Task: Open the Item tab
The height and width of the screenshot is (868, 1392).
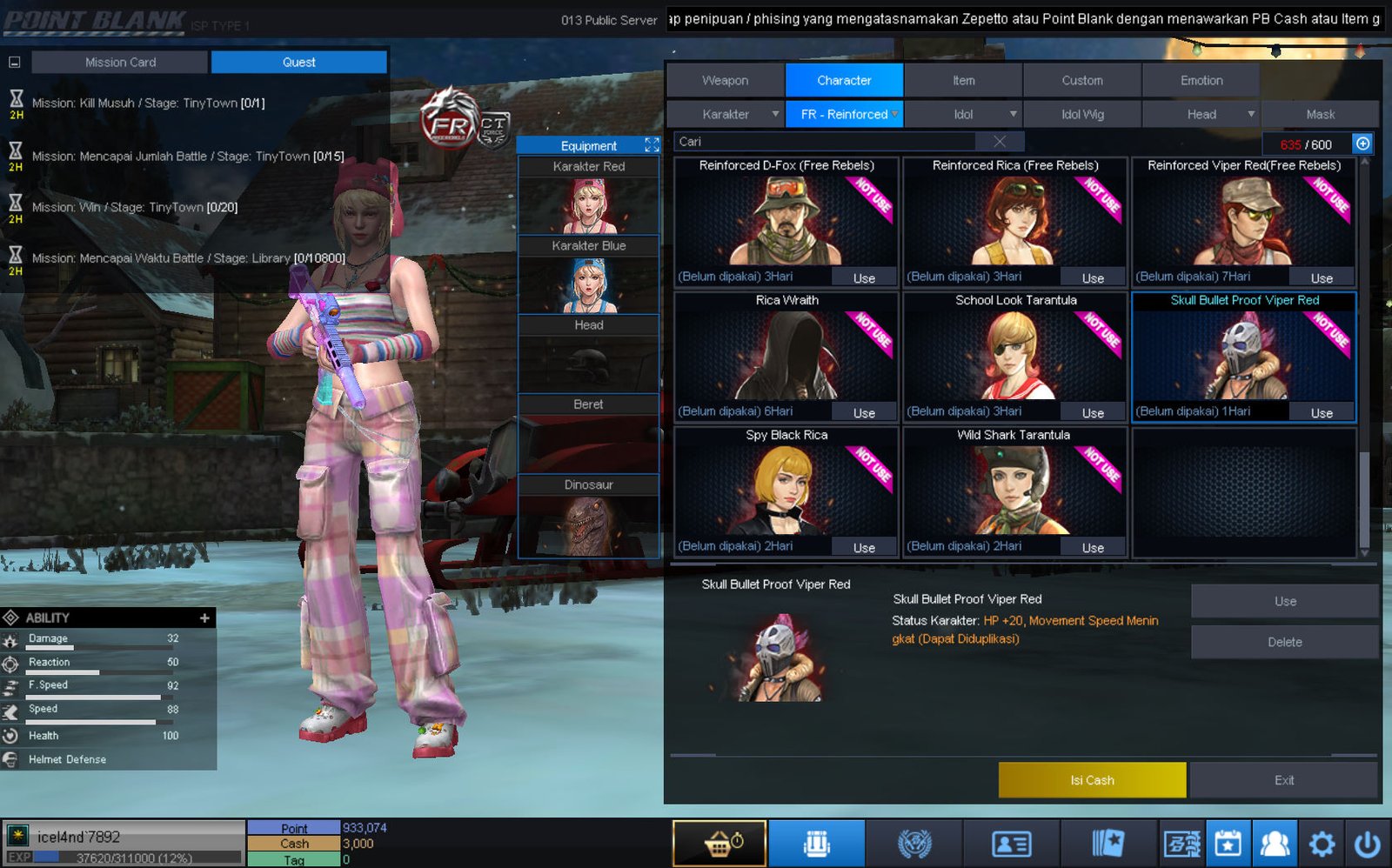Action: click(963, 80)
